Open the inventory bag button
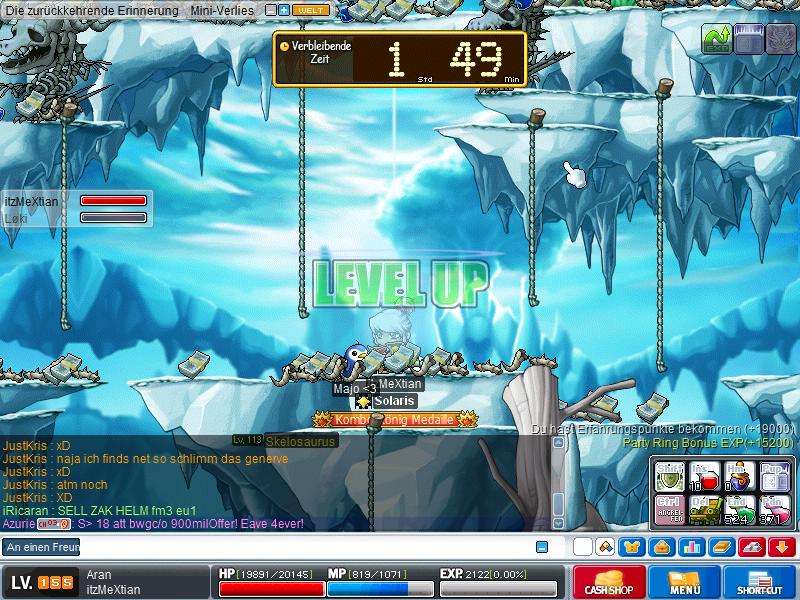The image size is (800, 600). pos(662,547)
